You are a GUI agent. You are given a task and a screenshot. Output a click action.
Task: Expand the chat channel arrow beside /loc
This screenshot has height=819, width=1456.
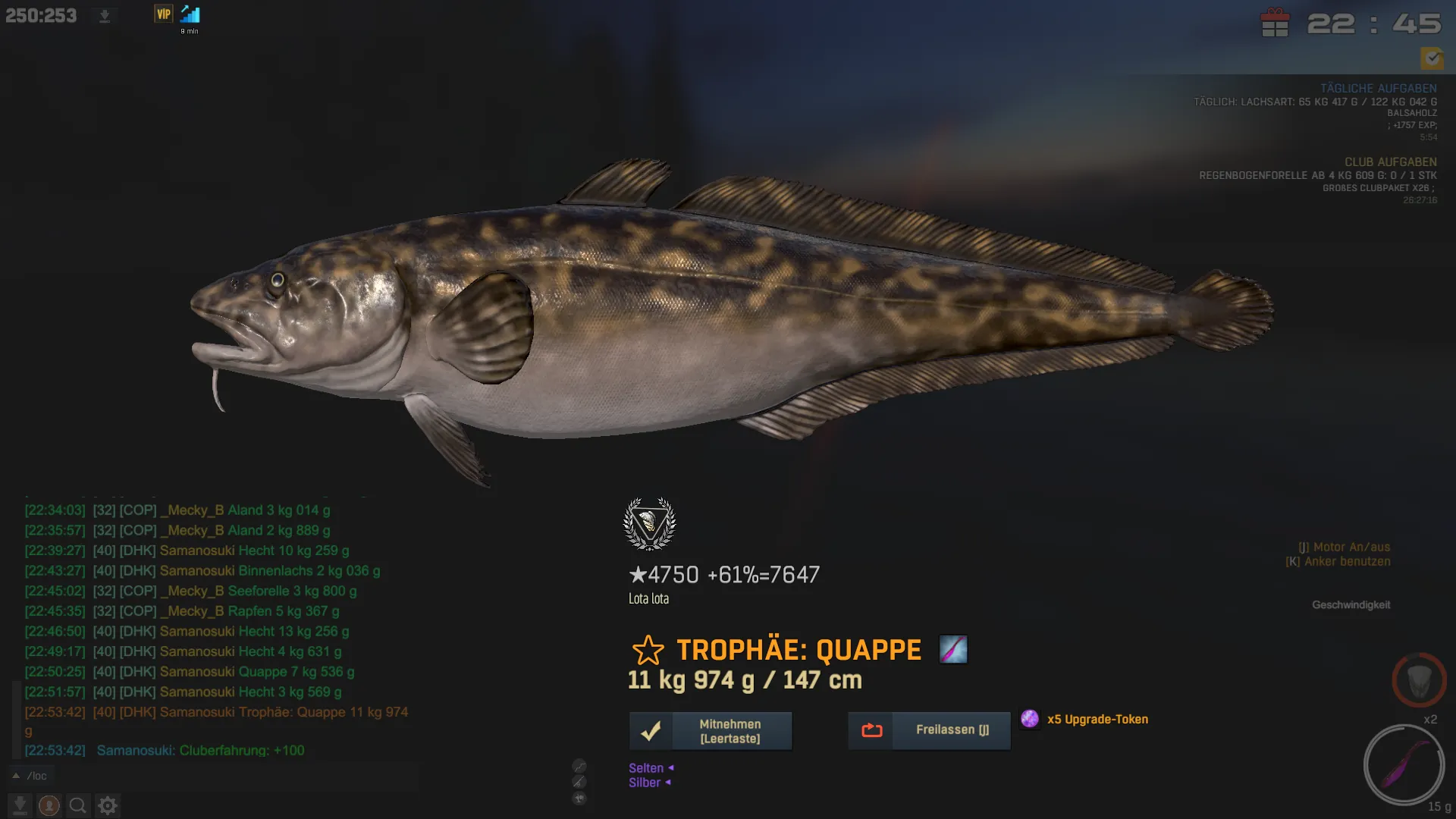[x=15, y=776]
